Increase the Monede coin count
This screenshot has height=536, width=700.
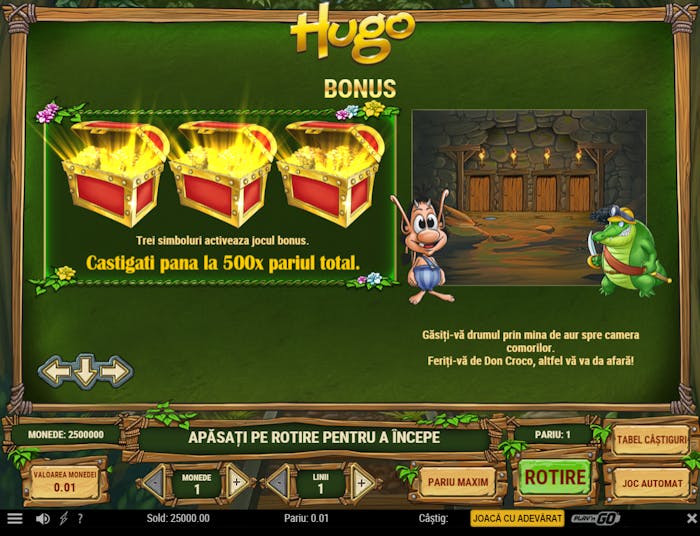(x=237, y=483)
